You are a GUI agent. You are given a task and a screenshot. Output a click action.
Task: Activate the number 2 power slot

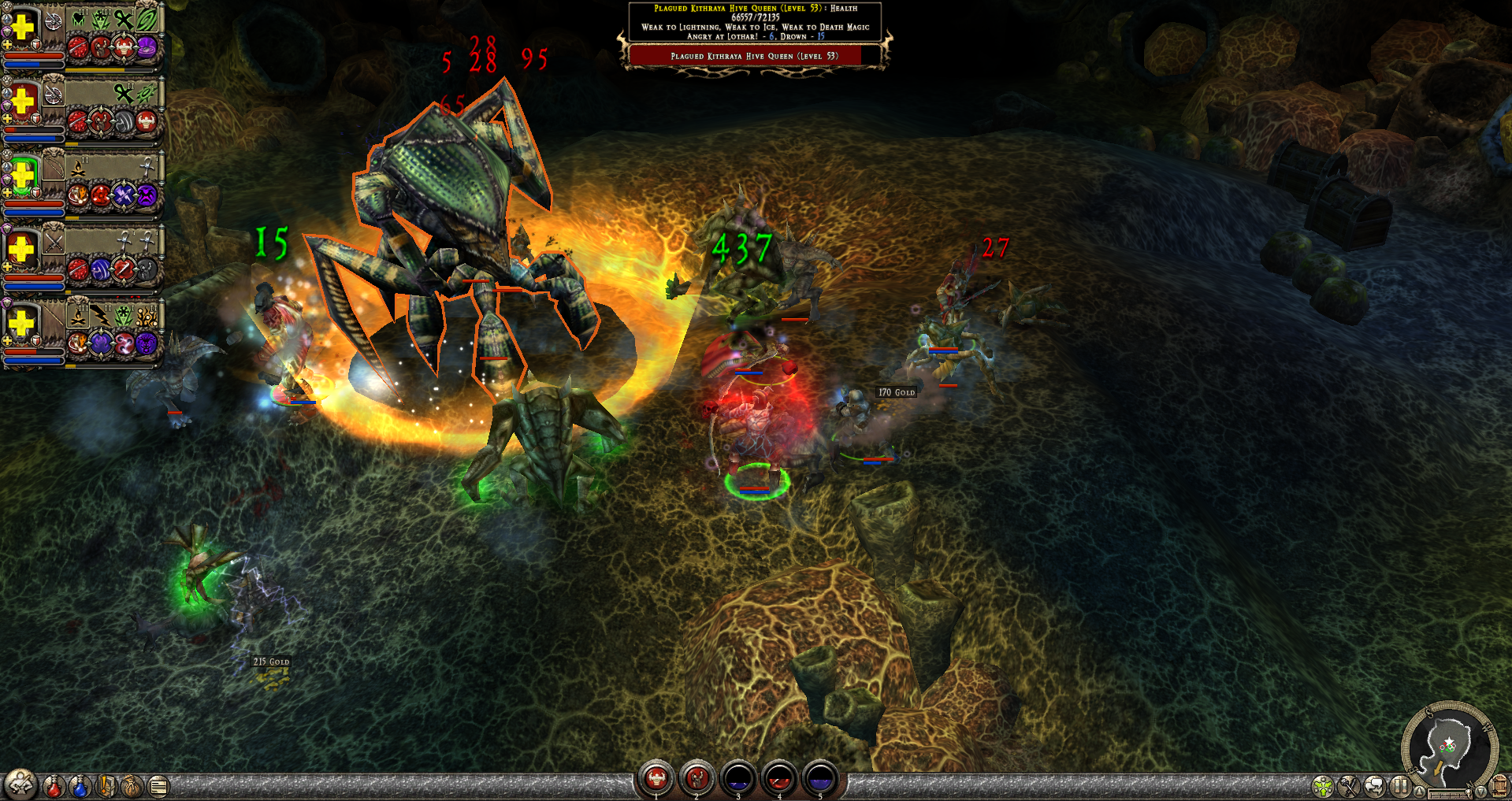pyautogui.click(x=697, y=778)
